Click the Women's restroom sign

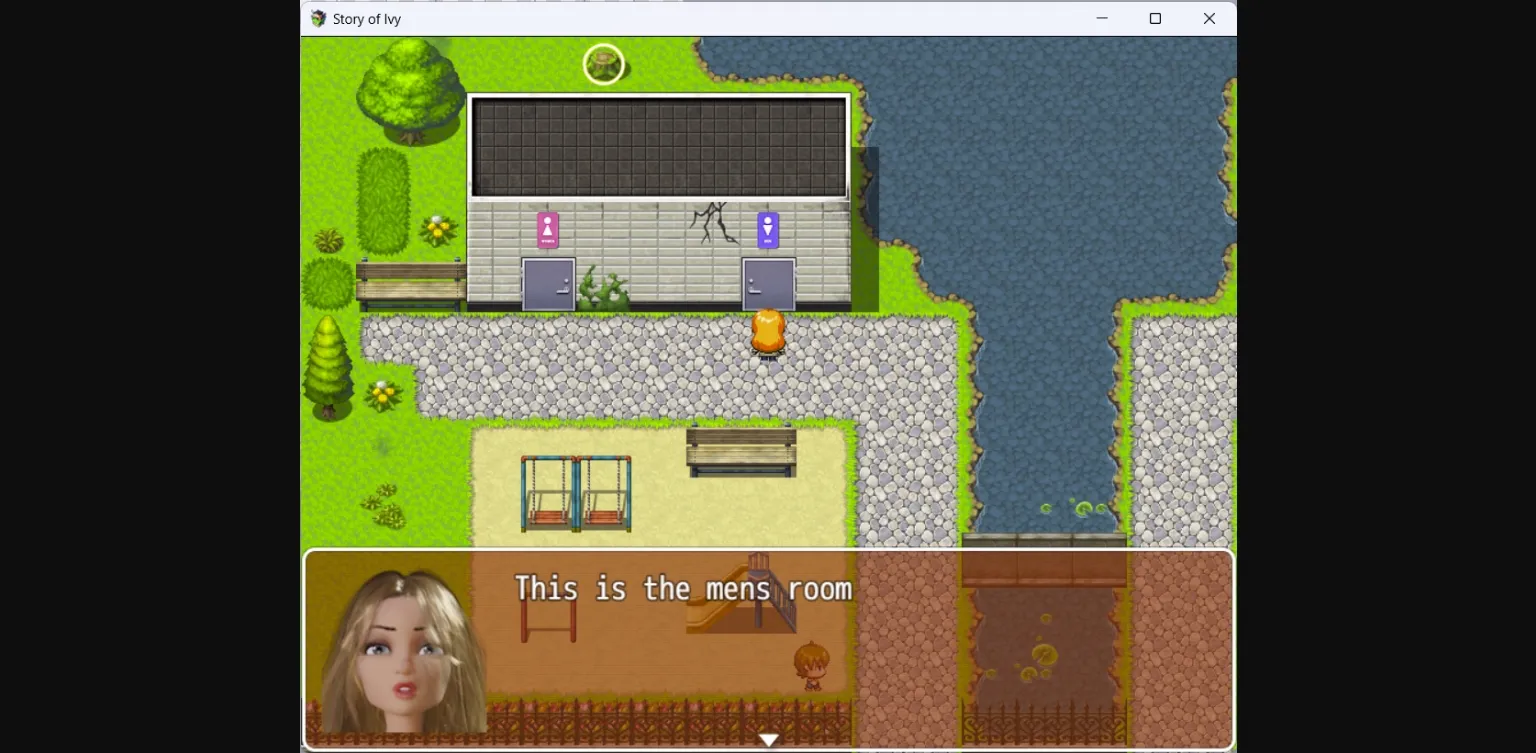(546, 229)
